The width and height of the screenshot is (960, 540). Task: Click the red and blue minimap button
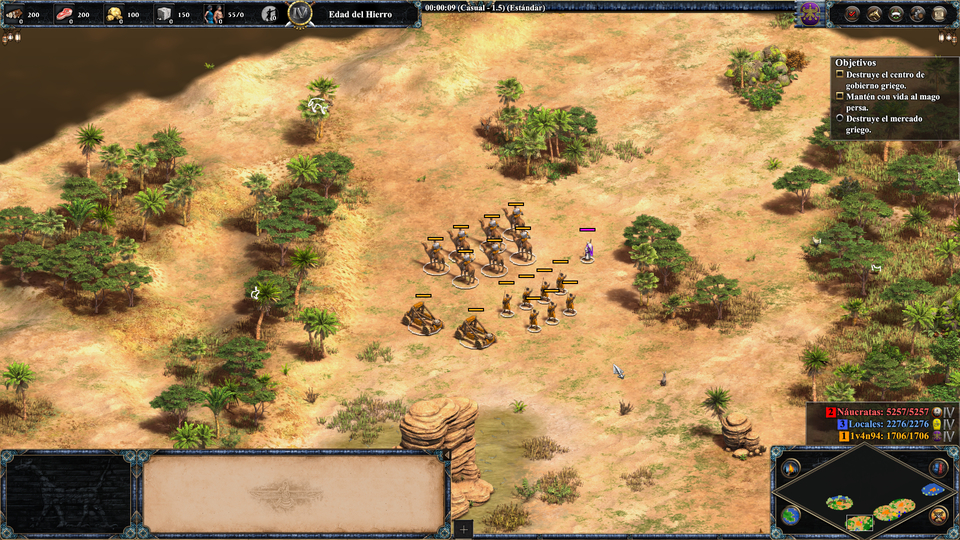[938, 468]
